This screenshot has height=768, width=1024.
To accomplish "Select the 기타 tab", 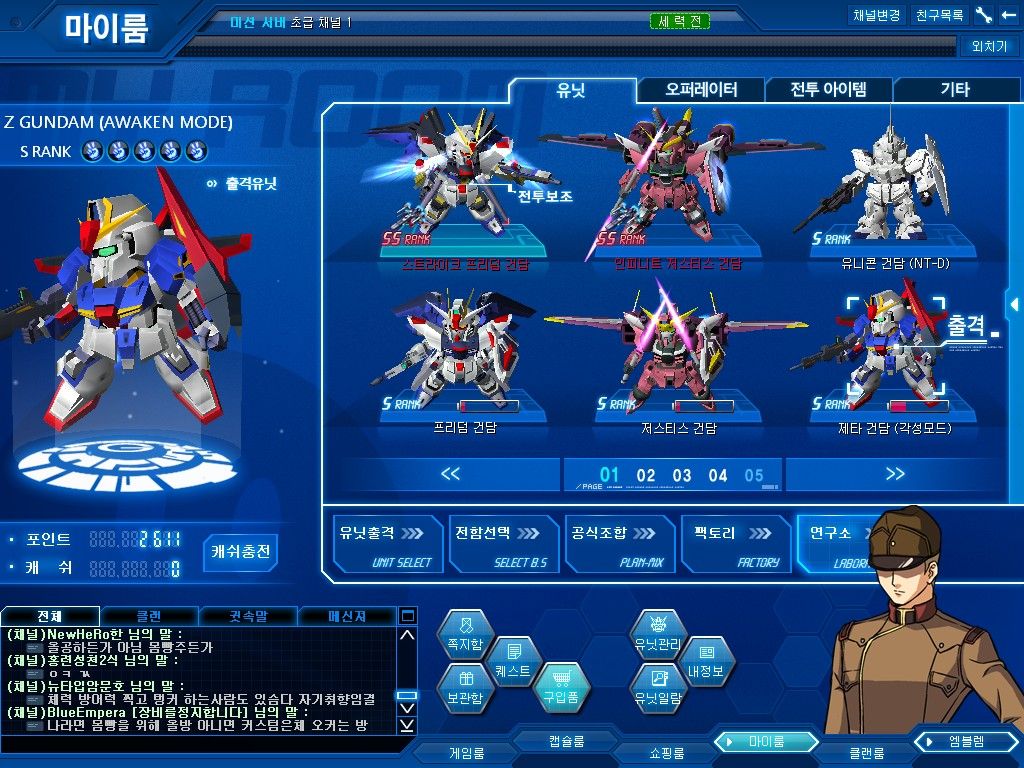I will [x=955, y=90].
